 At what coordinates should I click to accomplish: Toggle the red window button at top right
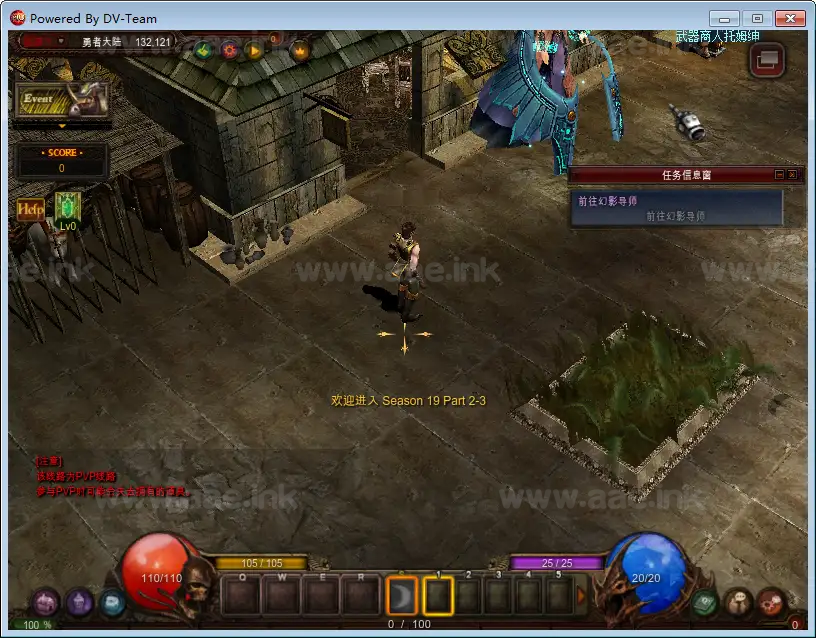pyautogui.click(x=767, y=59)
